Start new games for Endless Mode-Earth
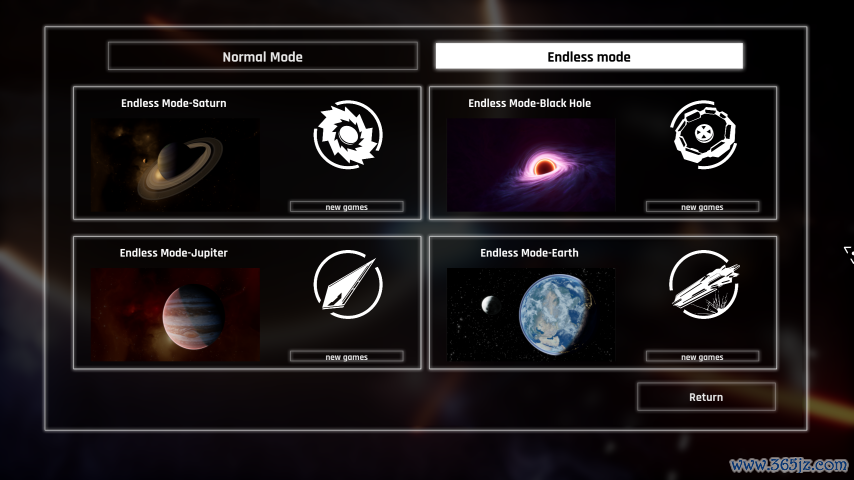Viewport: 854px width, 480px height. [702, 357]
